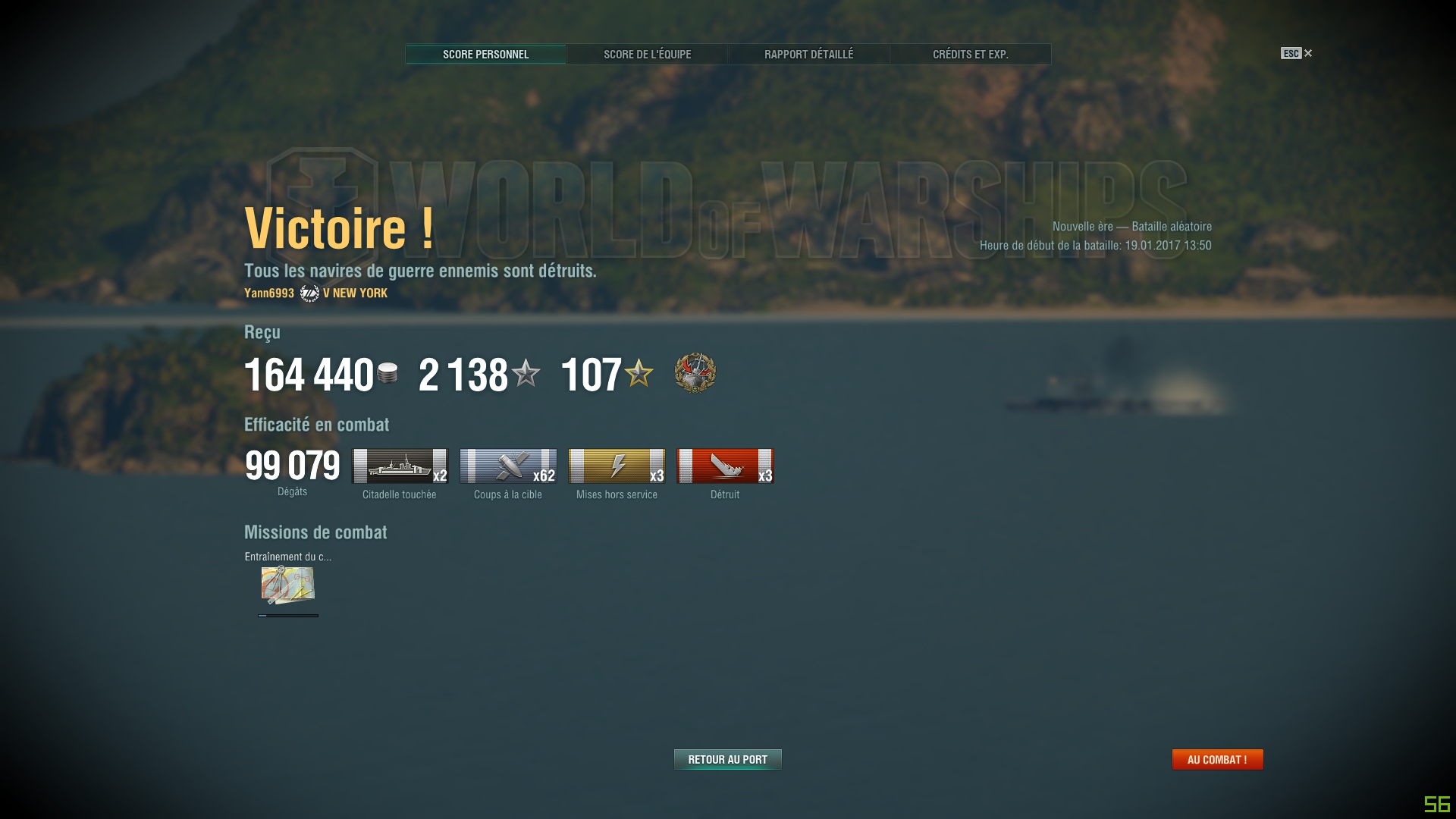Click the Citadelle touchée ribbon

[x=400, y=466]
